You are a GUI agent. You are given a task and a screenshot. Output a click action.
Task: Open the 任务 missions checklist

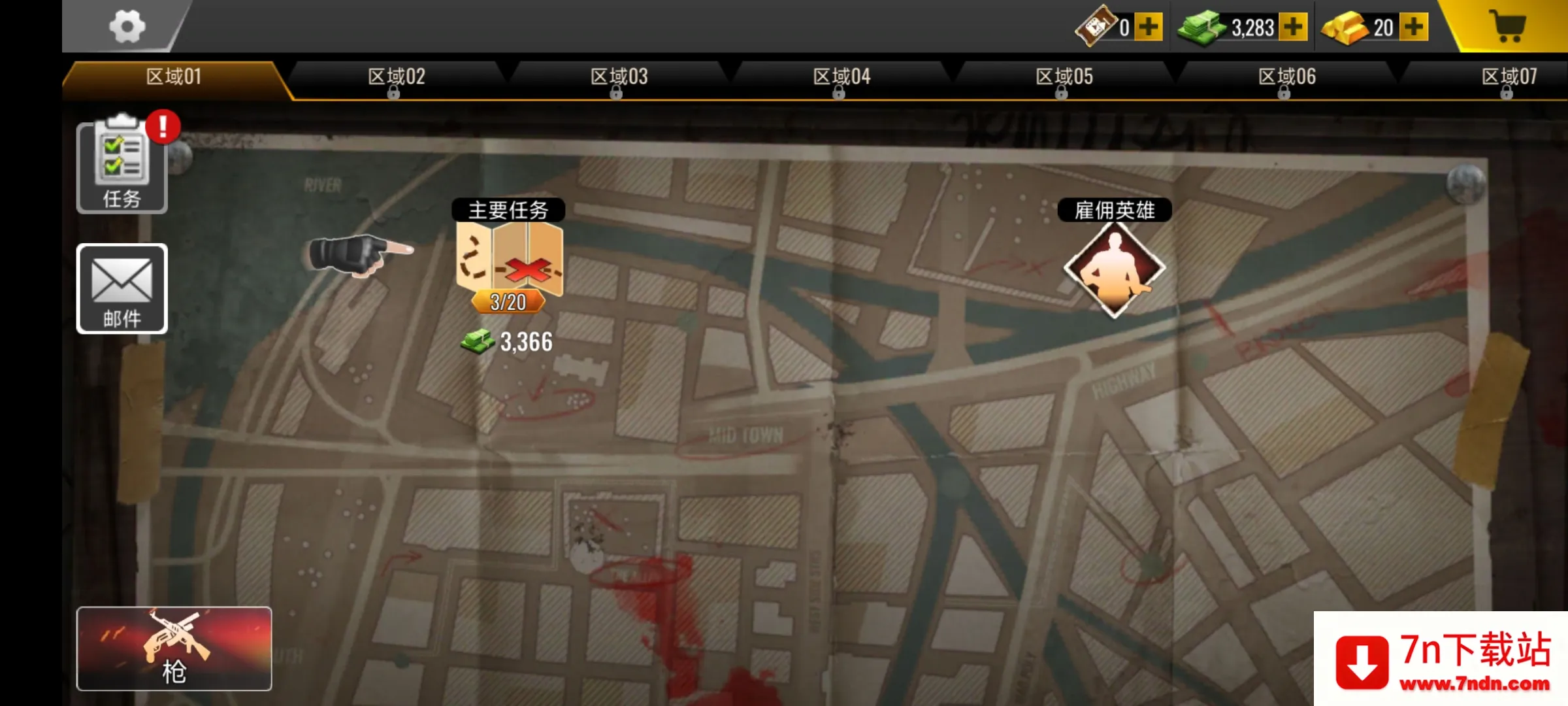click(x=122, y=167)
